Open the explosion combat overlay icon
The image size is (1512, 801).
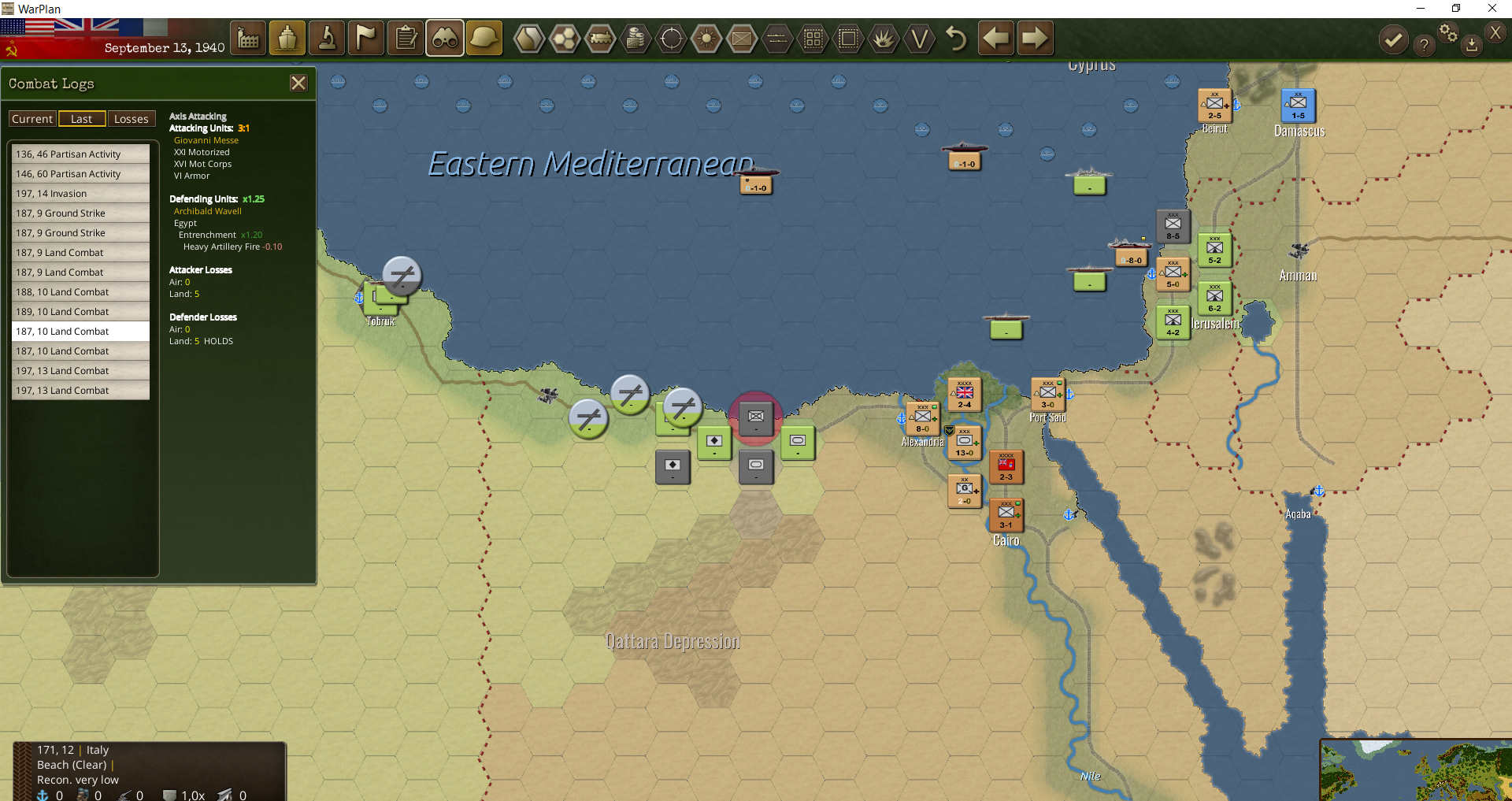click(x=884, y=37)
